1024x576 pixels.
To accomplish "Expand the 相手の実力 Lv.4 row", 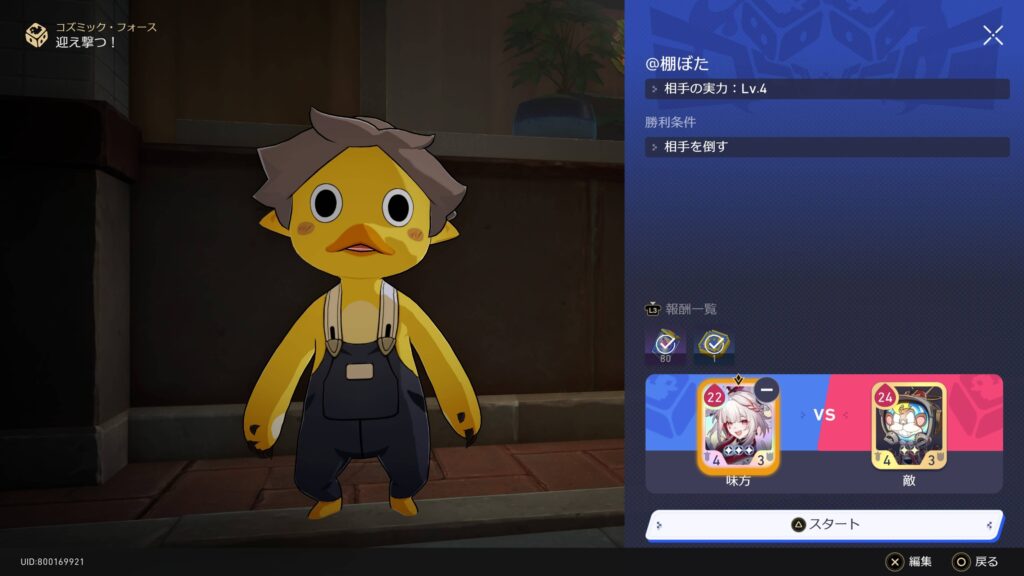I will coord(827,89).
